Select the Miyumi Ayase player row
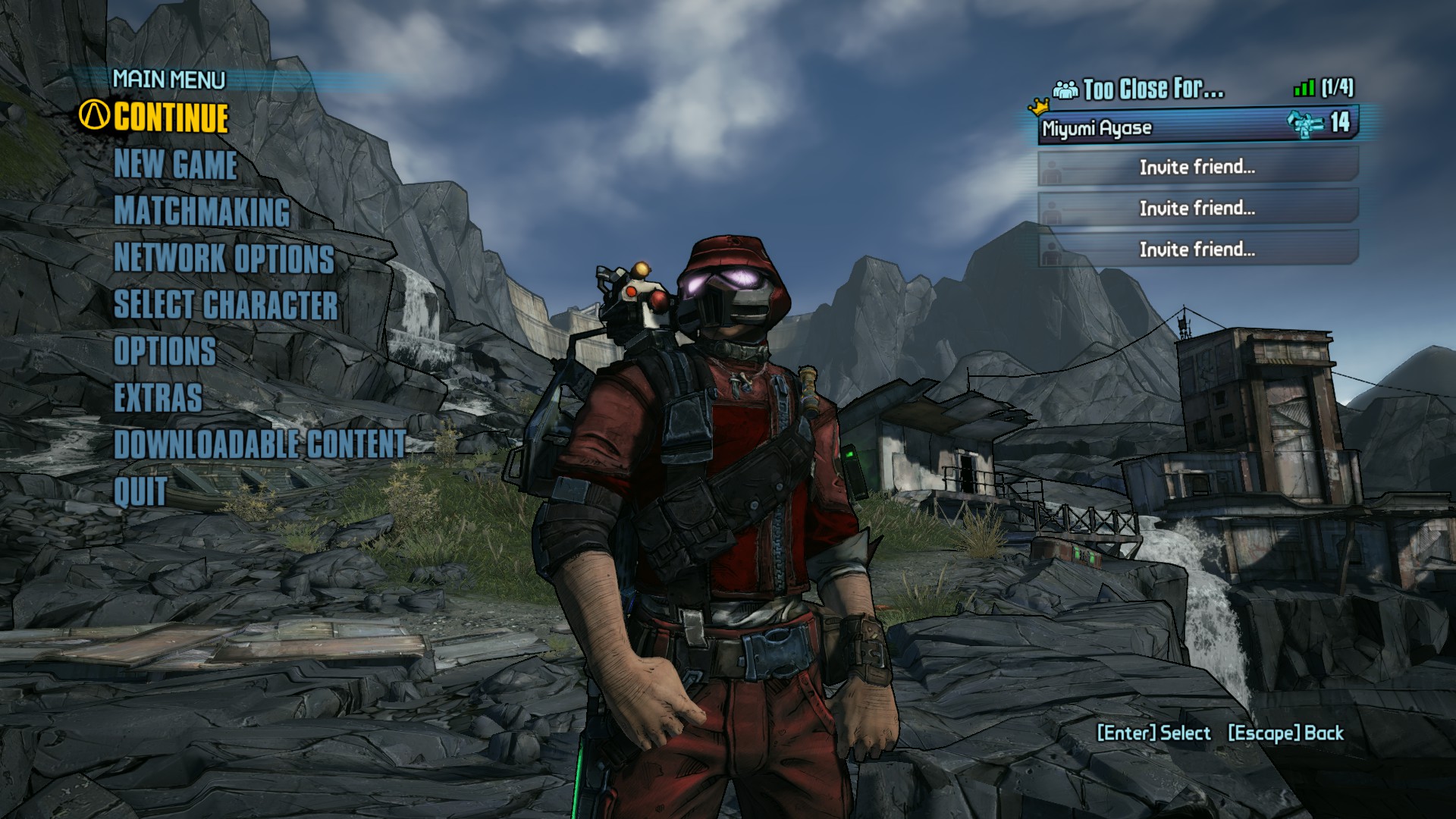Screen dimensions: 1456x819 click(1197, 126)
